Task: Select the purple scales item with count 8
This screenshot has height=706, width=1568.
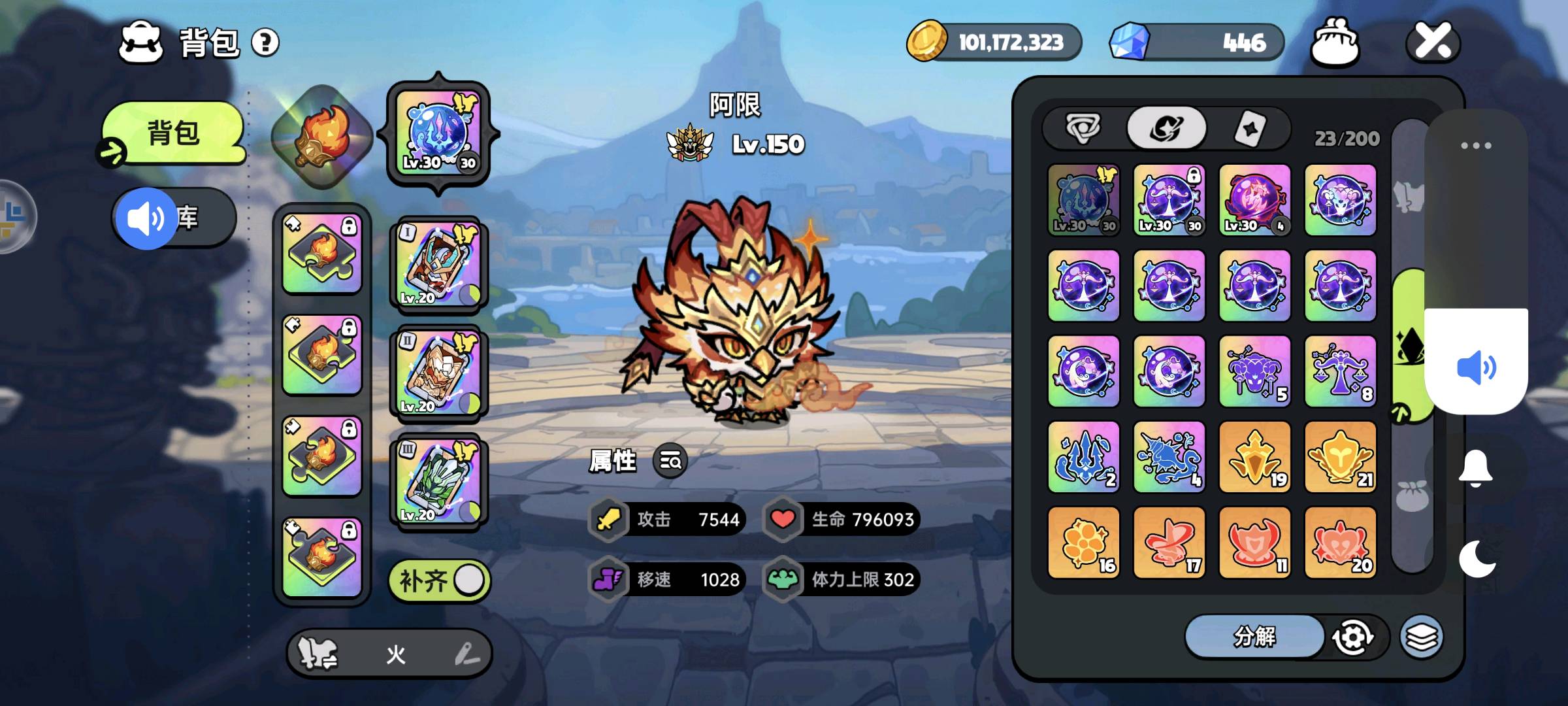Action: pos(1340,371)
